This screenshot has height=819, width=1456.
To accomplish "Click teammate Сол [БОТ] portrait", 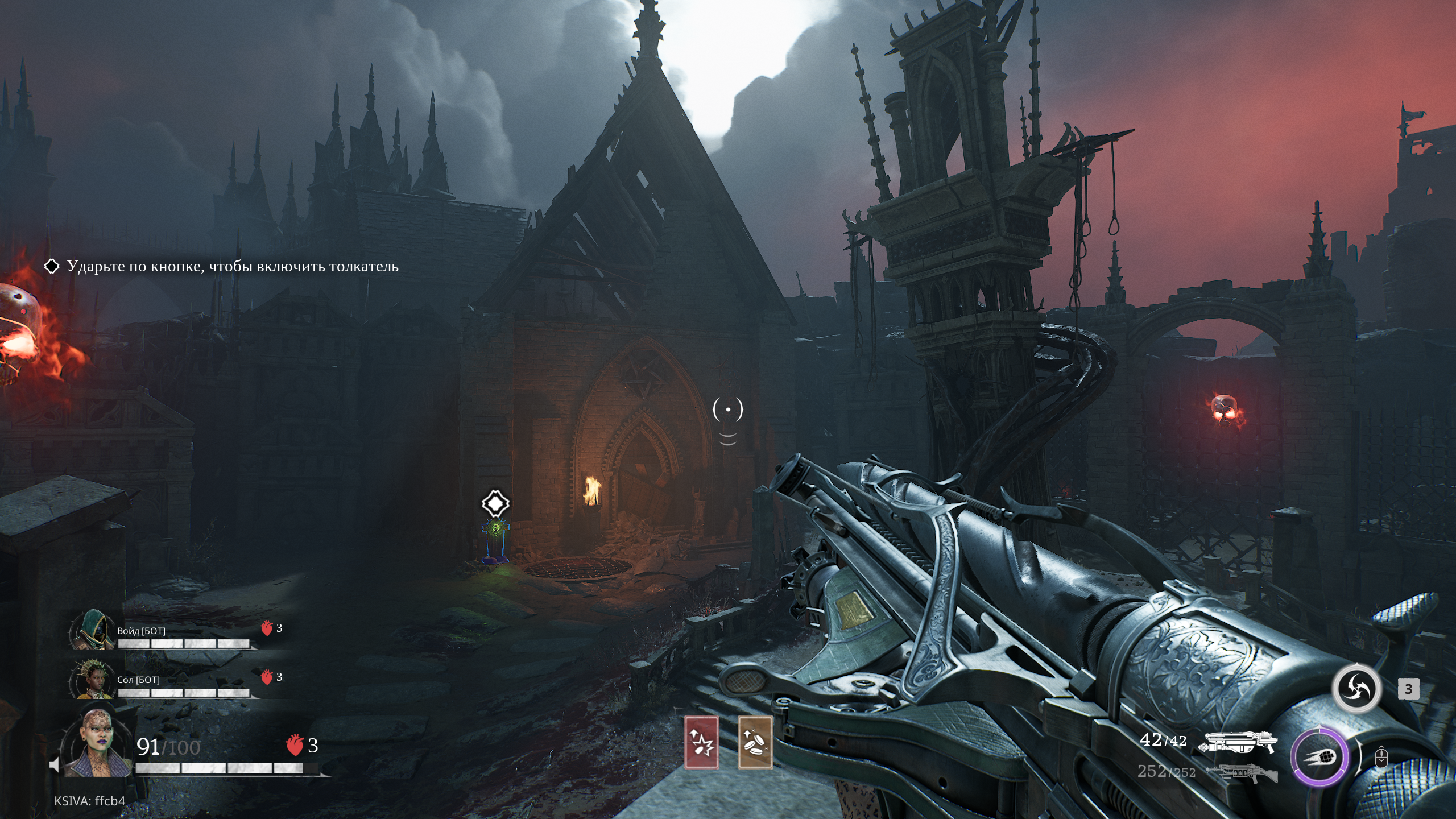I will tap(92, 679).
